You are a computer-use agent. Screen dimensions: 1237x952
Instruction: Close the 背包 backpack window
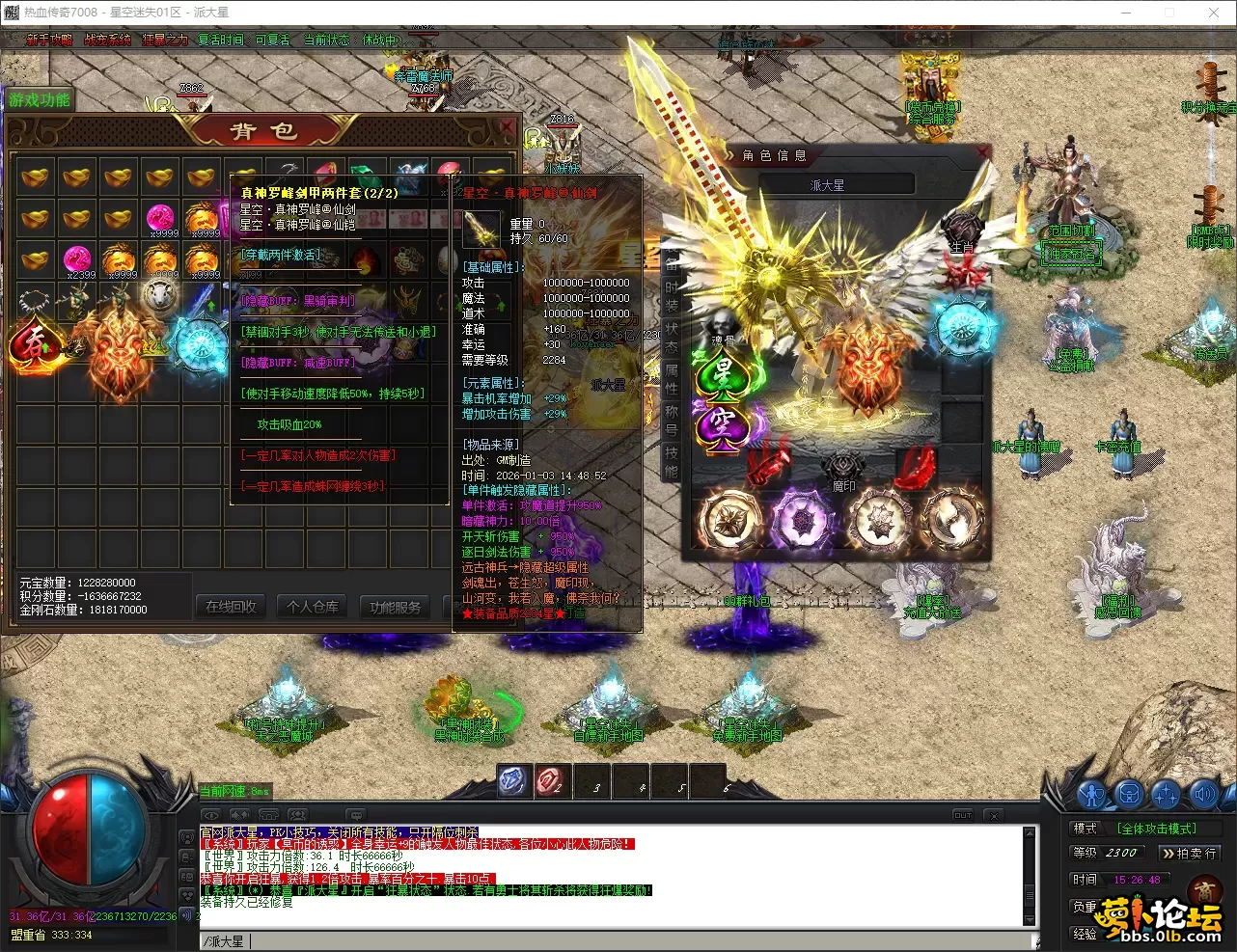[507, 126]
